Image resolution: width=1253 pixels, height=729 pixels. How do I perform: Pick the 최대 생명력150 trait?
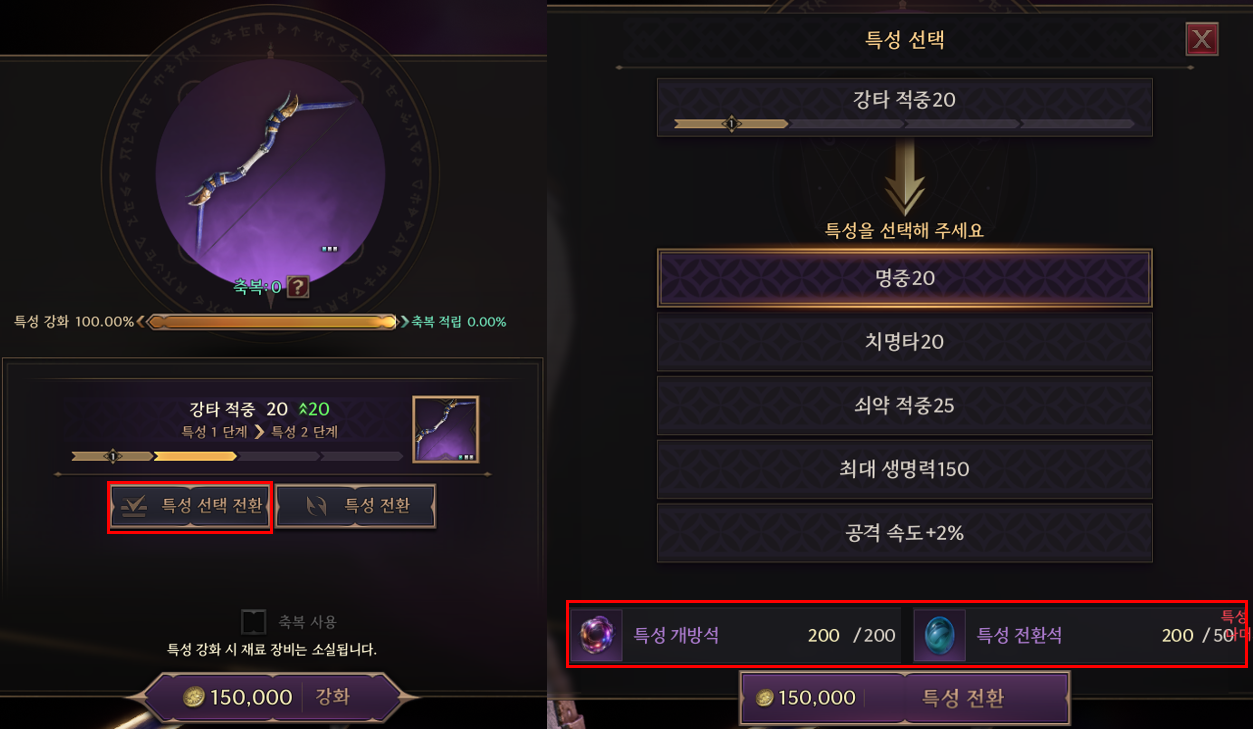(904, 469)
